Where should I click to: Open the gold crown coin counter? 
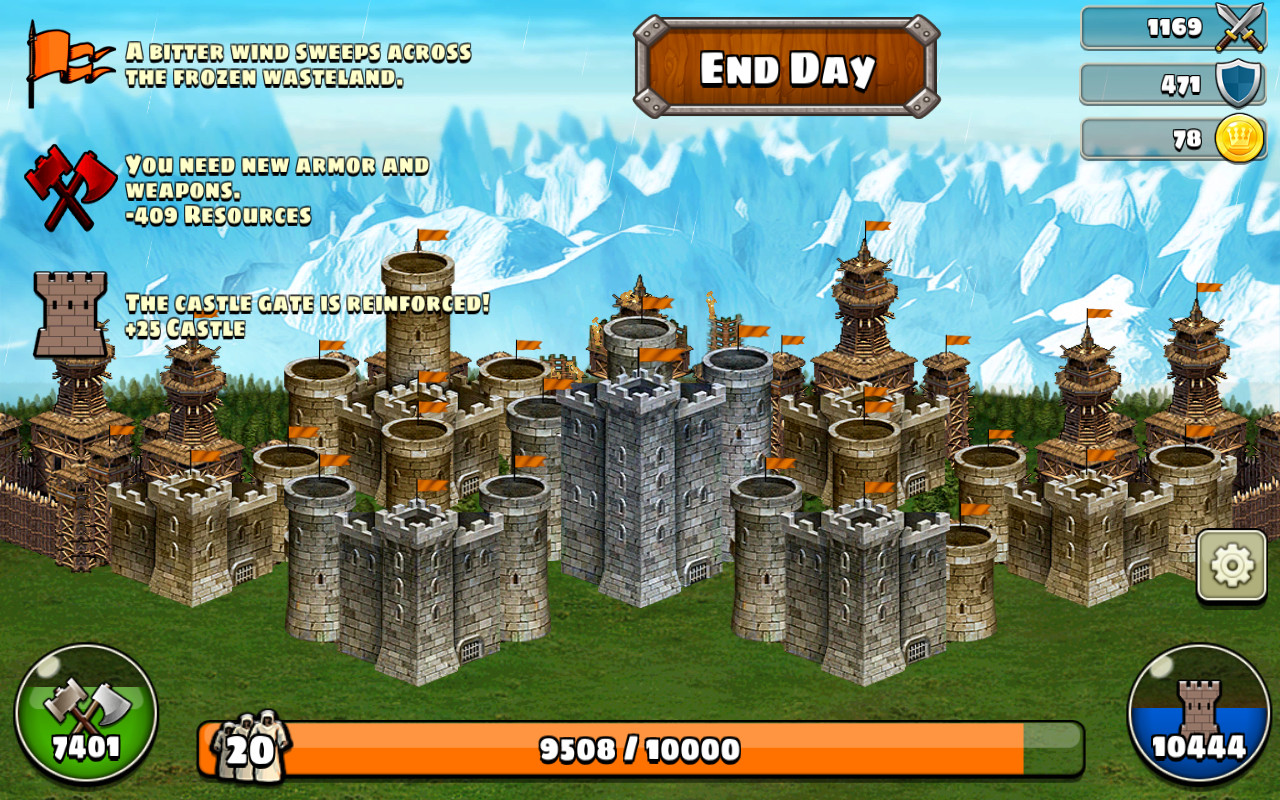[1238, 139]
